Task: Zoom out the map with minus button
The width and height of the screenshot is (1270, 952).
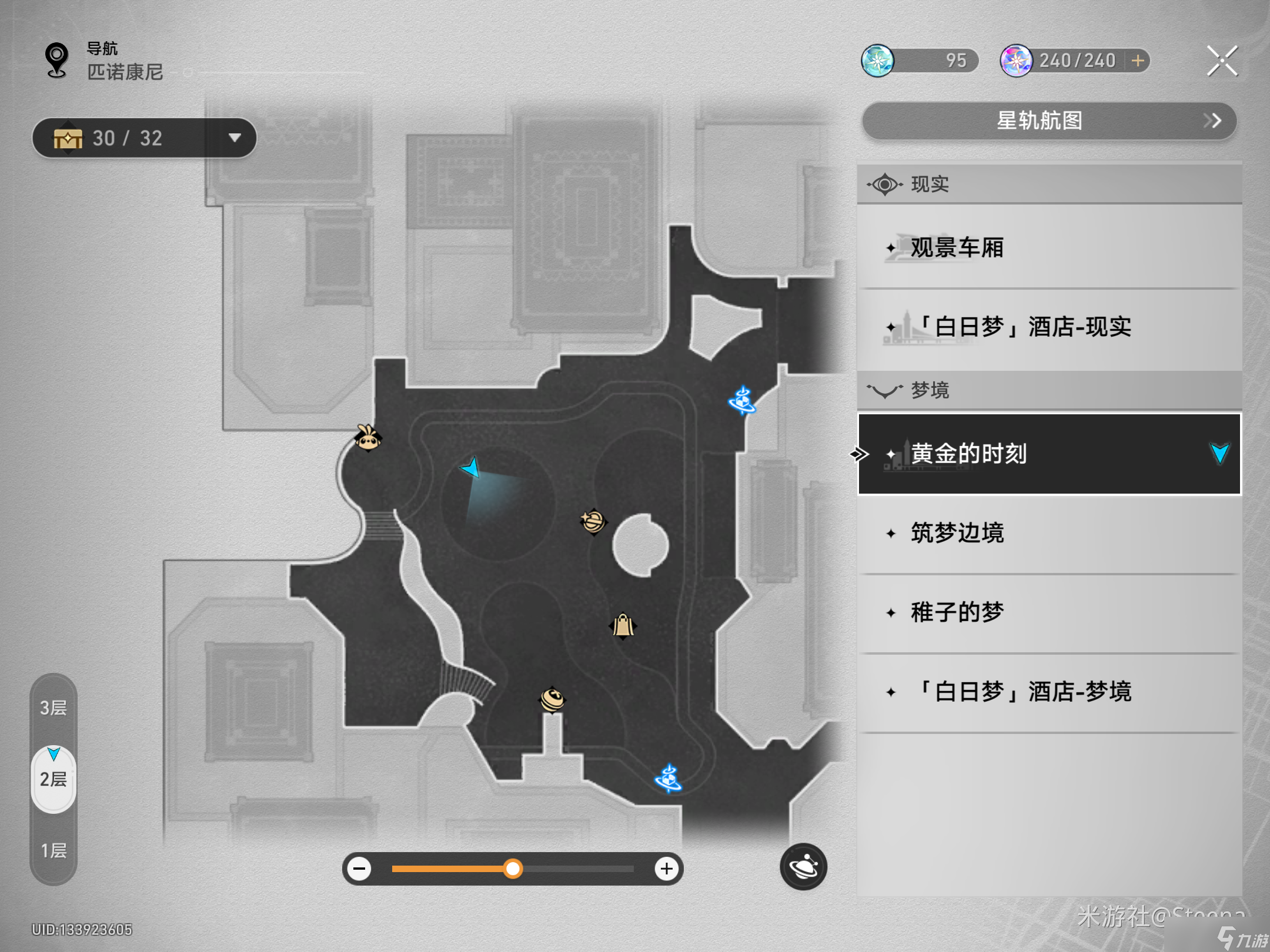Action: click(x=359, y=869)
